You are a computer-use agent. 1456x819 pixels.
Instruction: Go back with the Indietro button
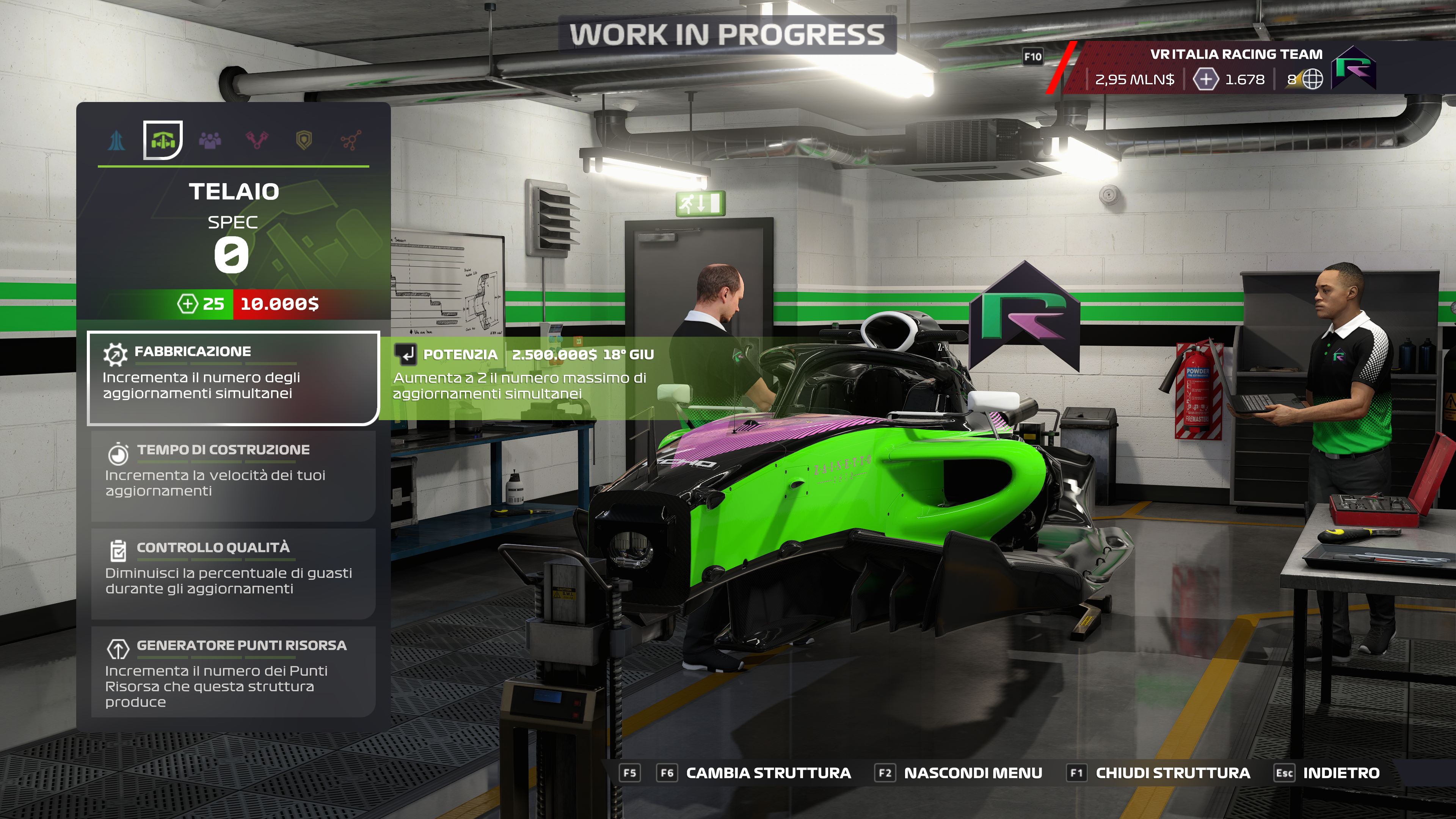pyautogui.click(x=1340, y=773)
